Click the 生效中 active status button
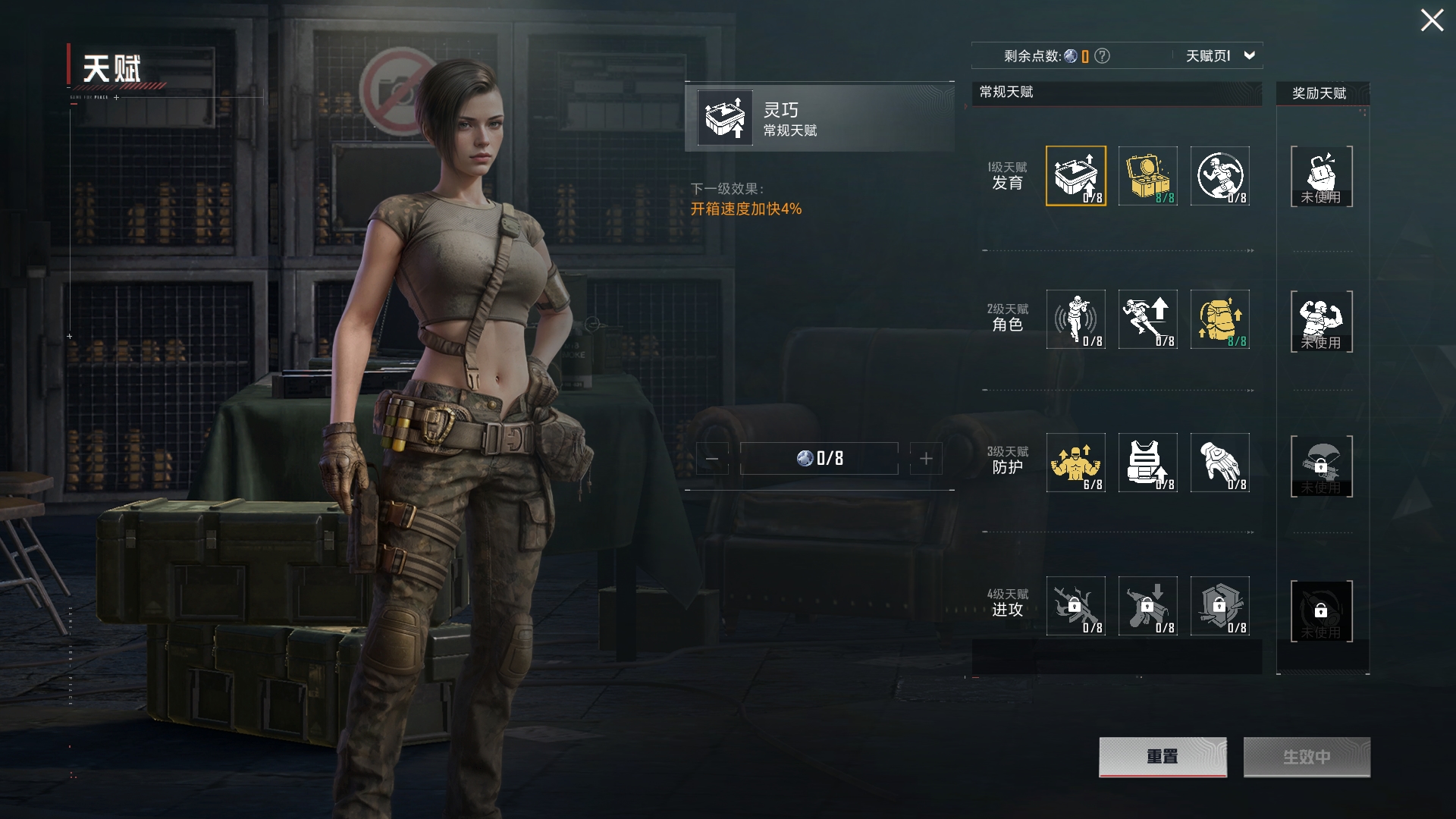 pyautogui.click(x=1307, y=757)
